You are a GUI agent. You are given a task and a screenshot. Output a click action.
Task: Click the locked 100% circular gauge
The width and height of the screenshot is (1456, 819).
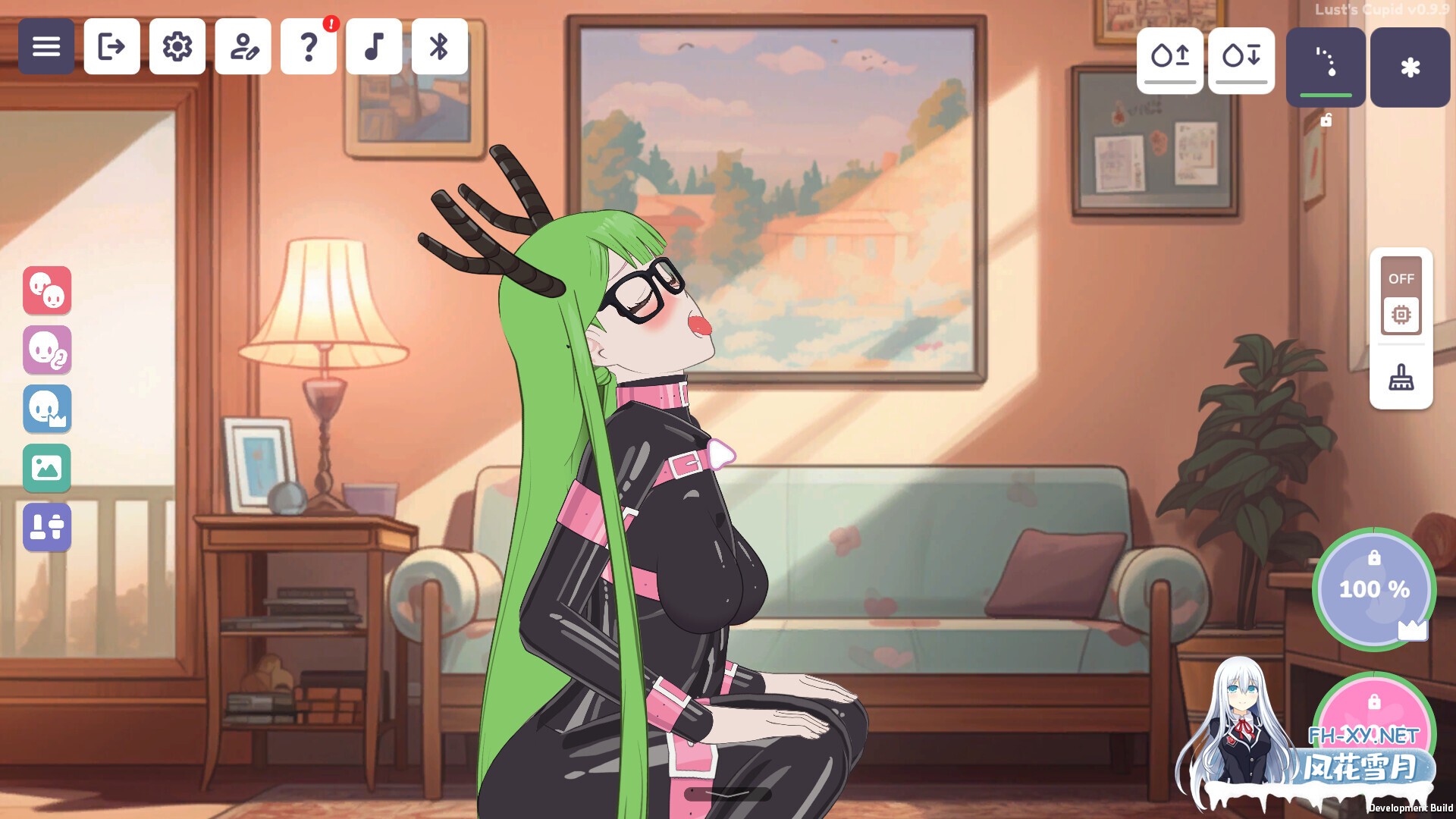(x=1374, y=590)
